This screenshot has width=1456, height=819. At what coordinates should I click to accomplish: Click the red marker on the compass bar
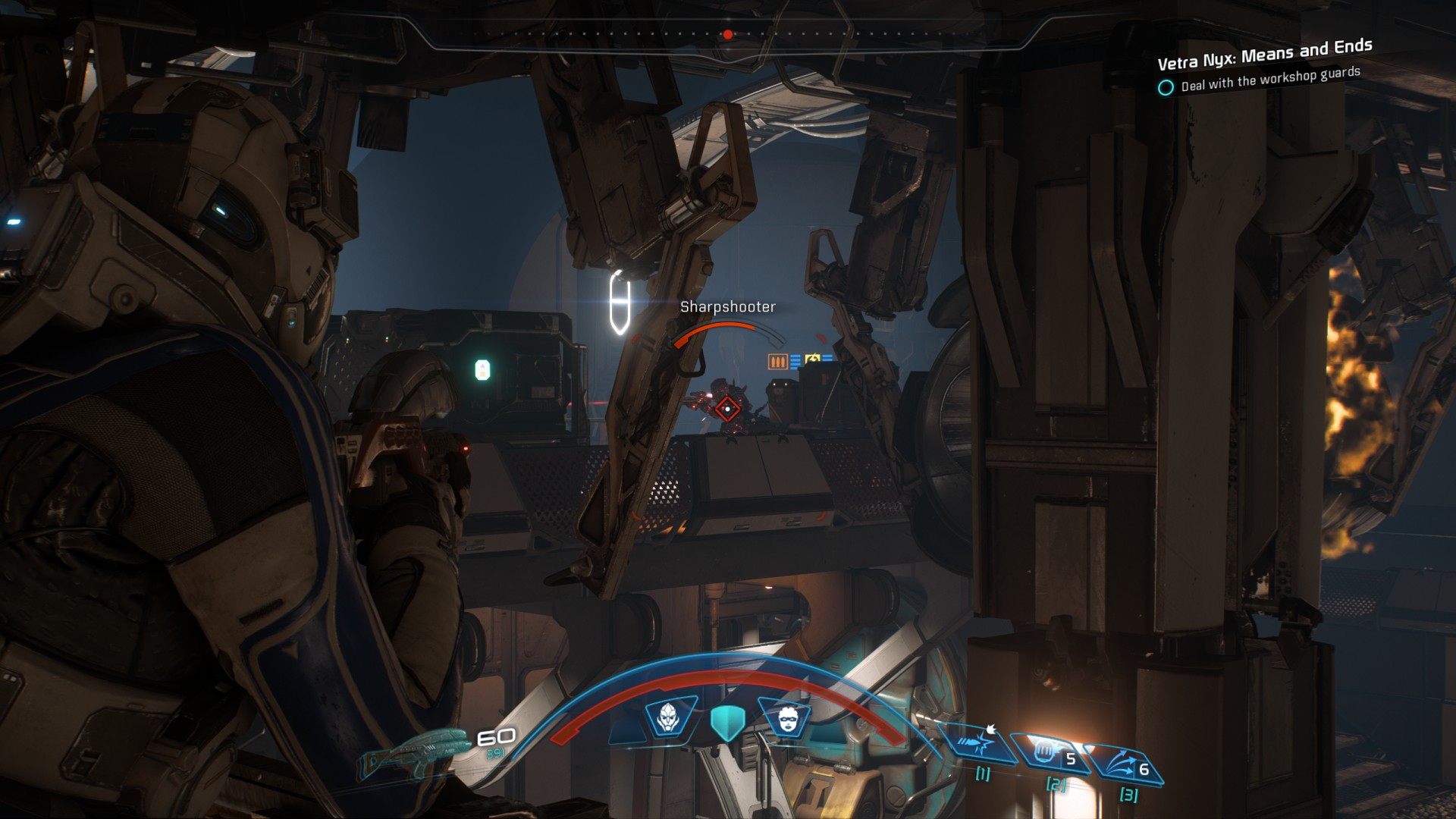(728, 34)
